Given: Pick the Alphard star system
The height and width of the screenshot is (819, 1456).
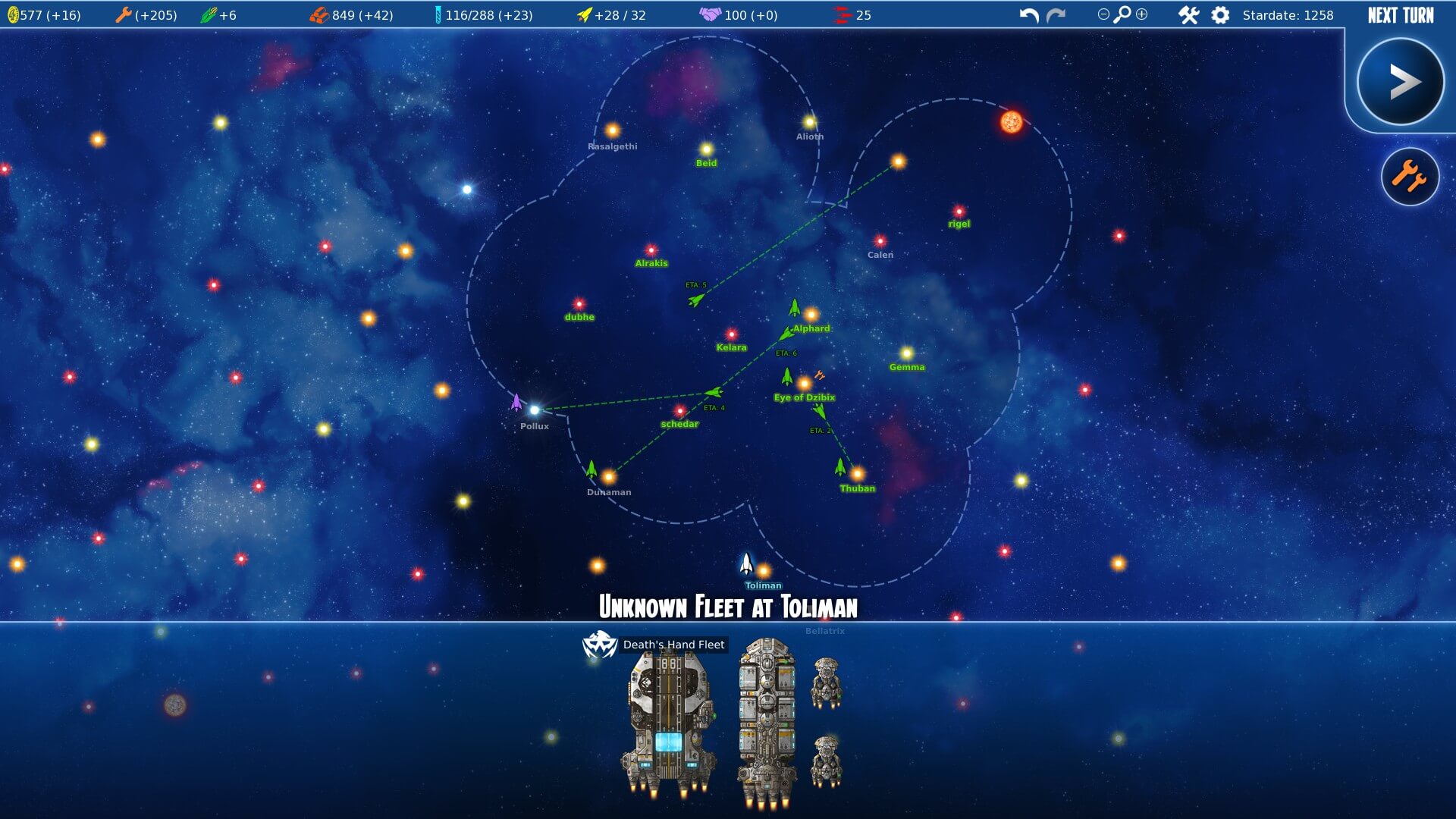Looking at the screenshot, I should 811,315.
